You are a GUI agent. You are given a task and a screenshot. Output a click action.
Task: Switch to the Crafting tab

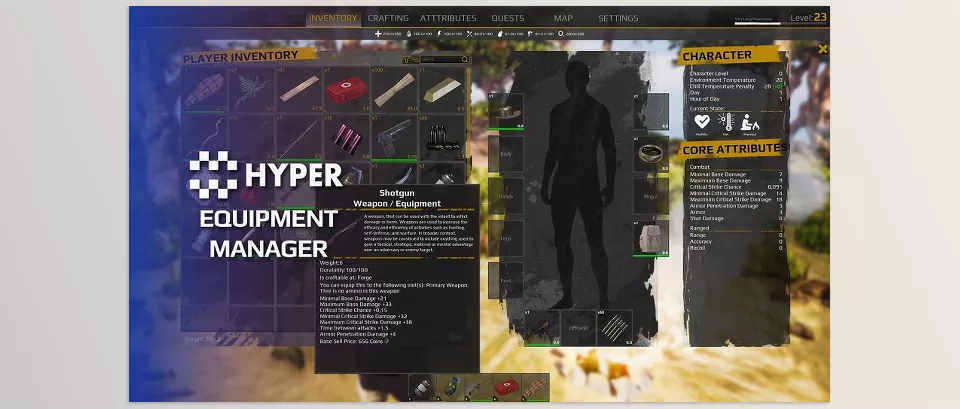tap(388, 18)
